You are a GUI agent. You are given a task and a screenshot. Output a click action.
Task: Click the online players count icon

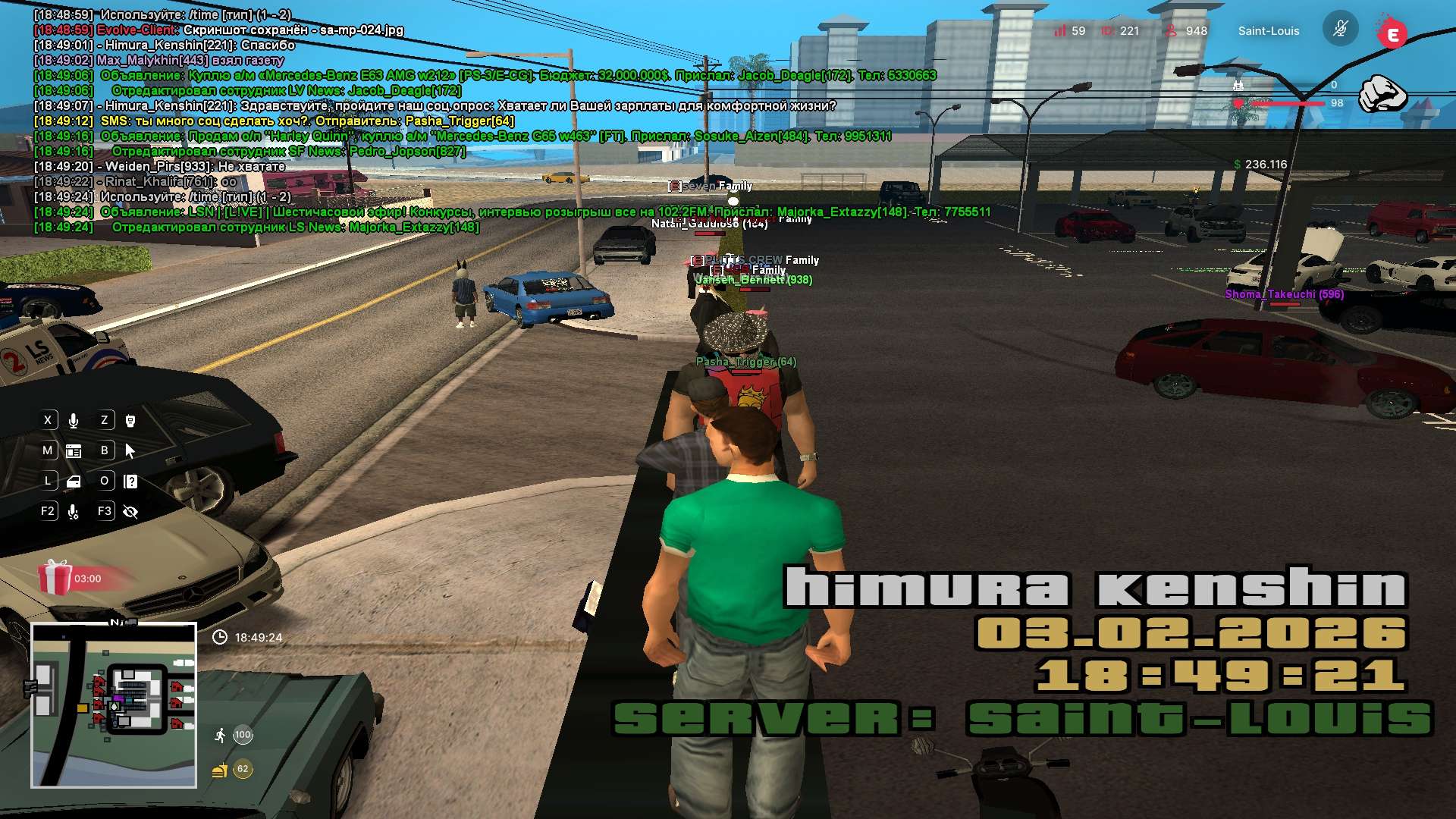coord(1171,31)
